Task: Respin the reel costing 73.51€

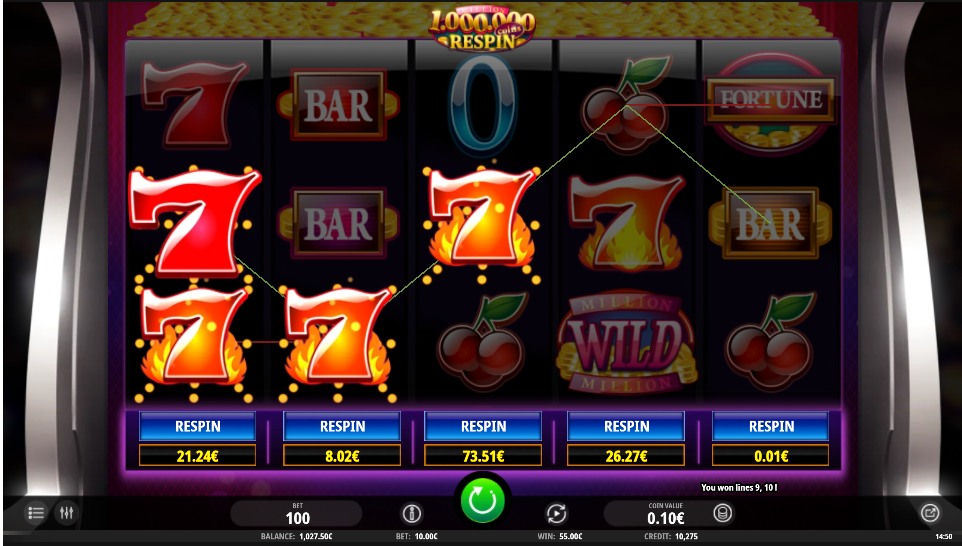Action: click(483, 426)
